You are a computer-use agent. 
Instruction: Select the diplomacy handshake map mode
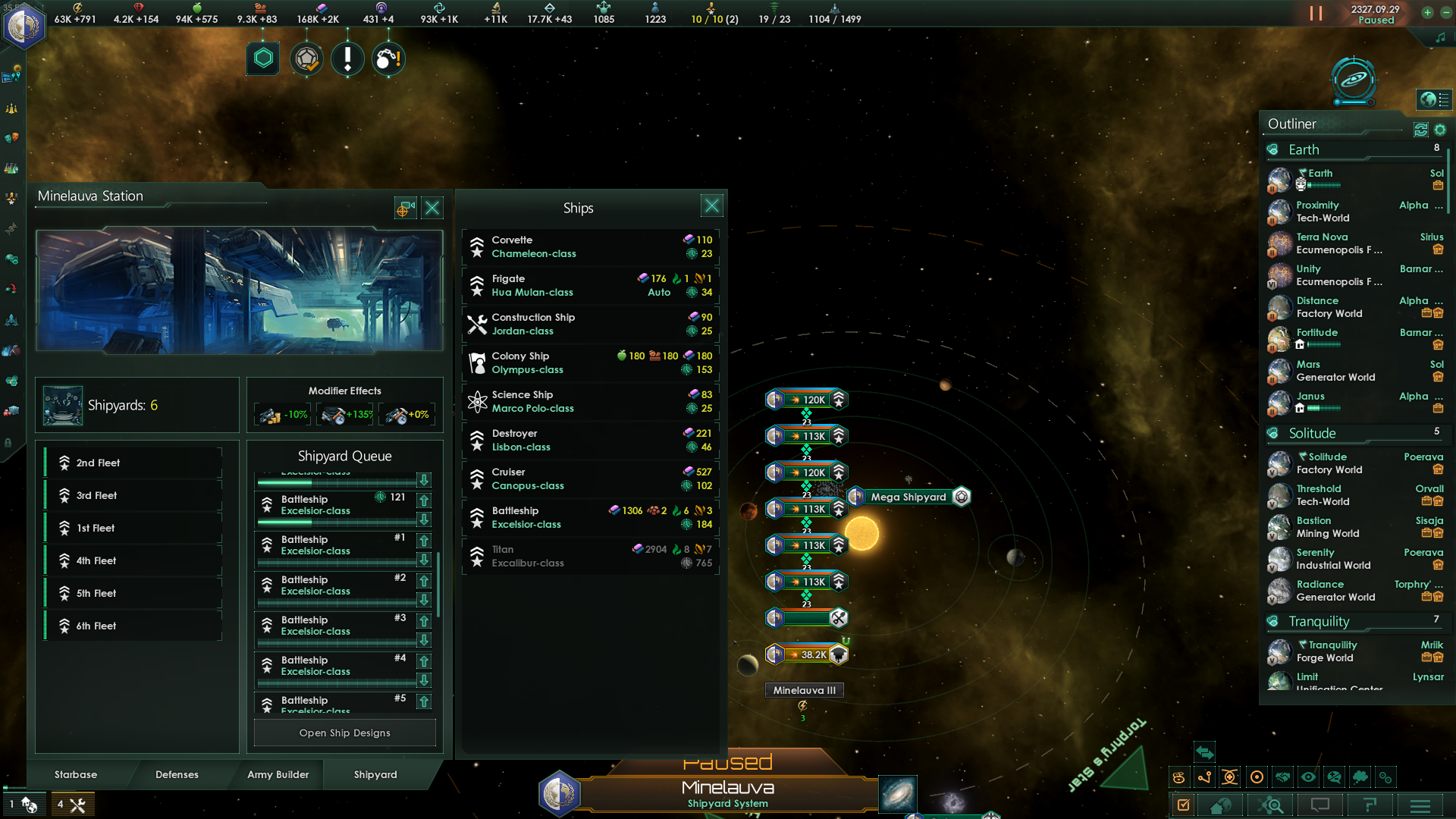1282,777
